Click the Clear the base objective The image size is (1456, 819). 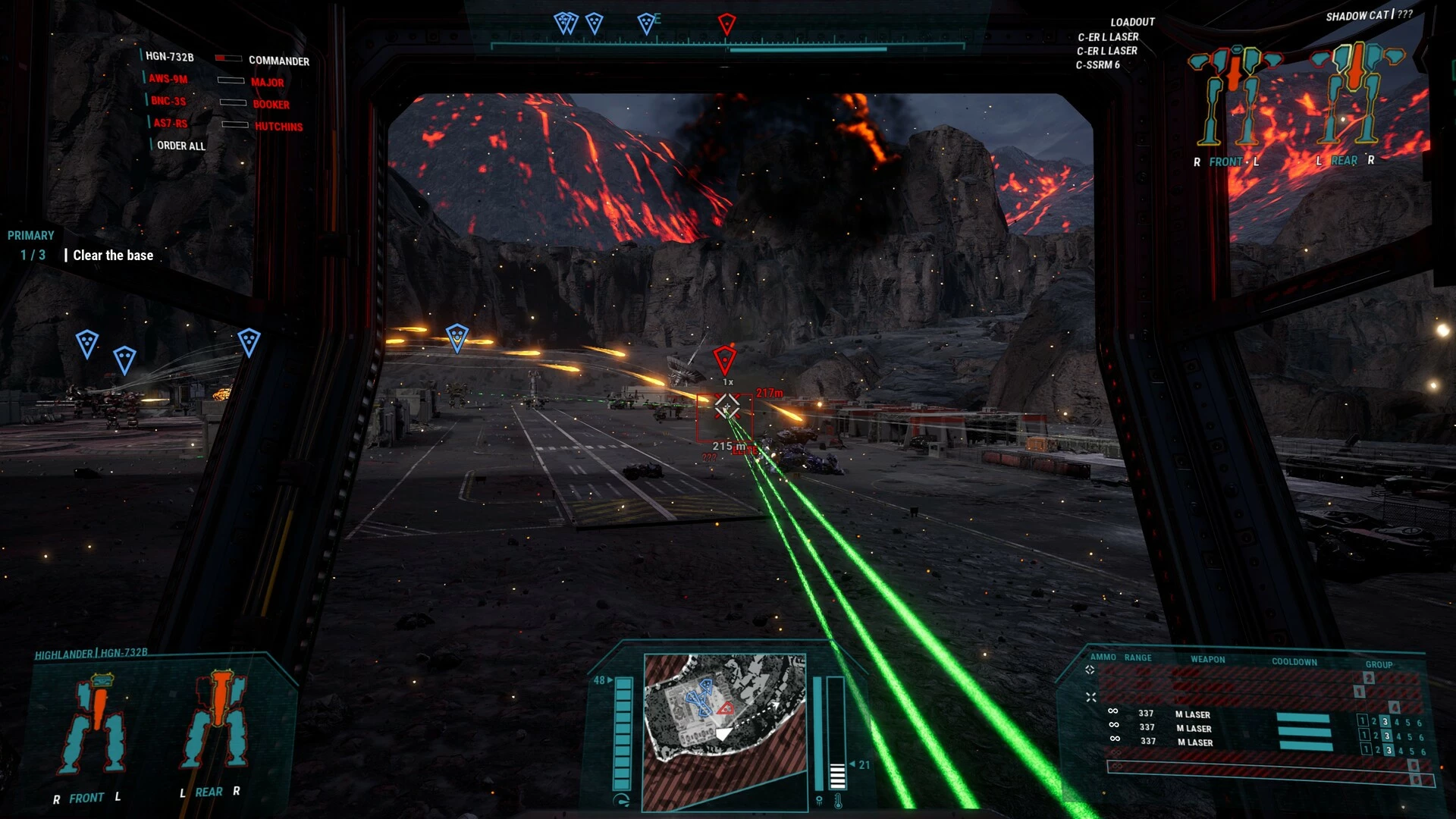click(113, 256)
